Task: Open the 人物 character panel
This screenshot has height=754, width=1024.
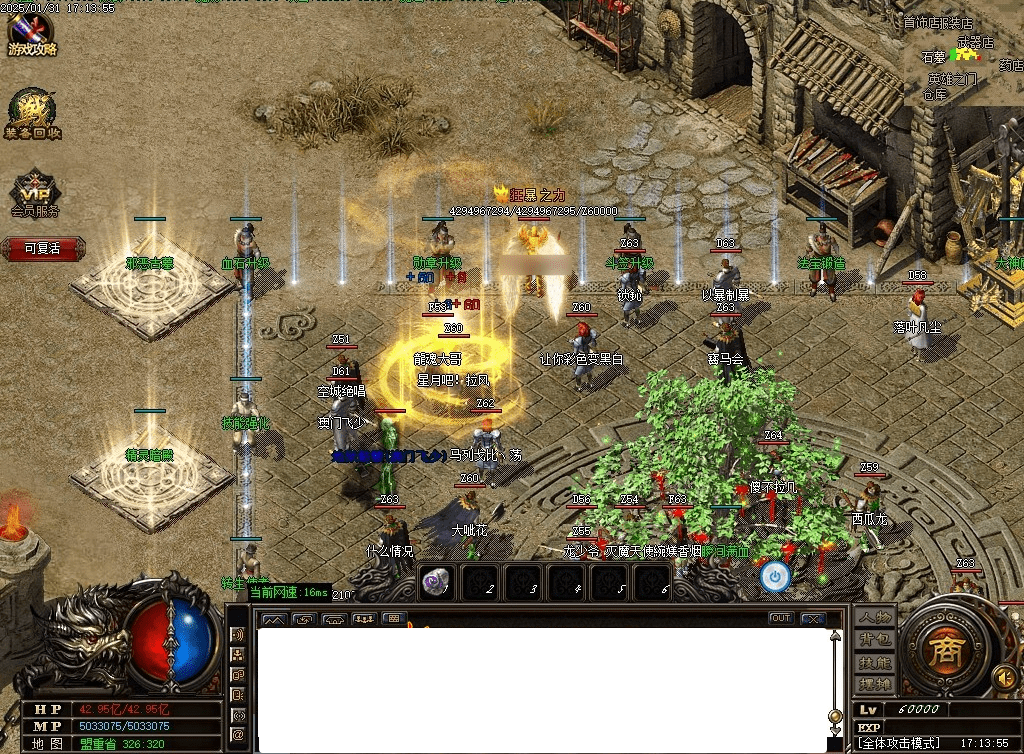Action: click(873, 617)
